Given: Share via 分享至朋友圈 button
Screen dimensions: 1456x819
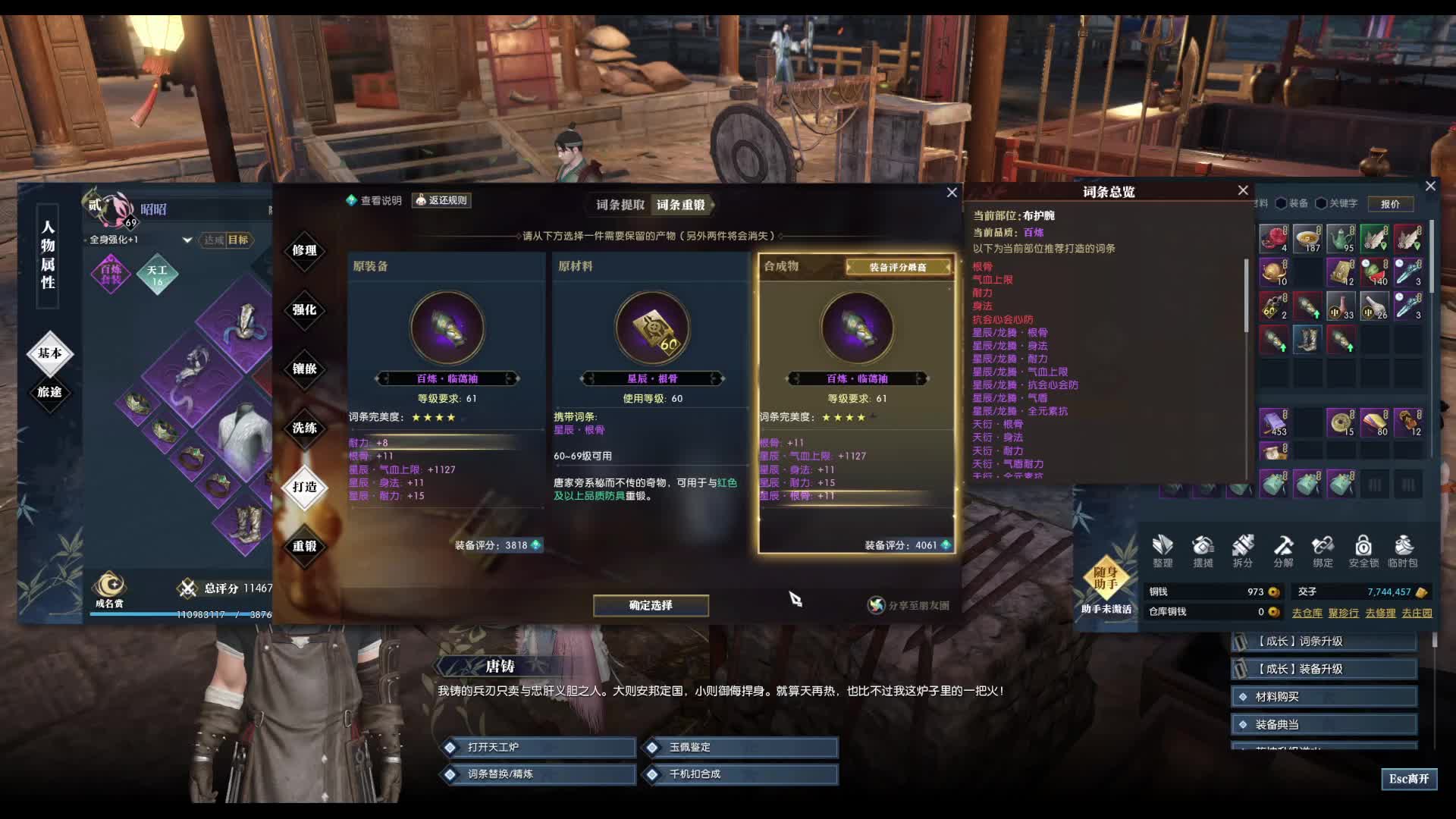Looking at the screenshot, I should coord(908,605).
